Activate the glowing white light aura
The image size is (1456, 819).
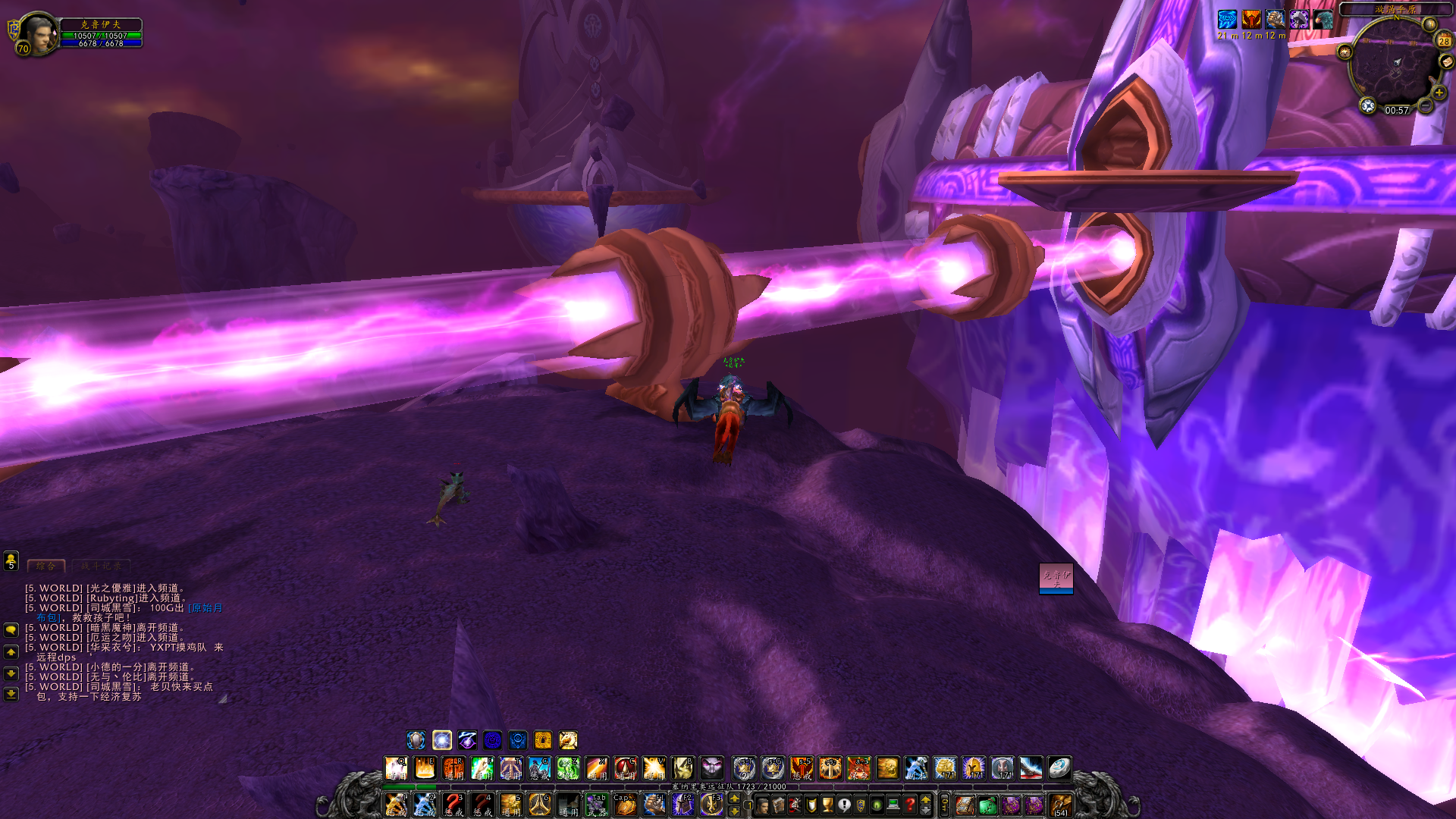point(442,740)
